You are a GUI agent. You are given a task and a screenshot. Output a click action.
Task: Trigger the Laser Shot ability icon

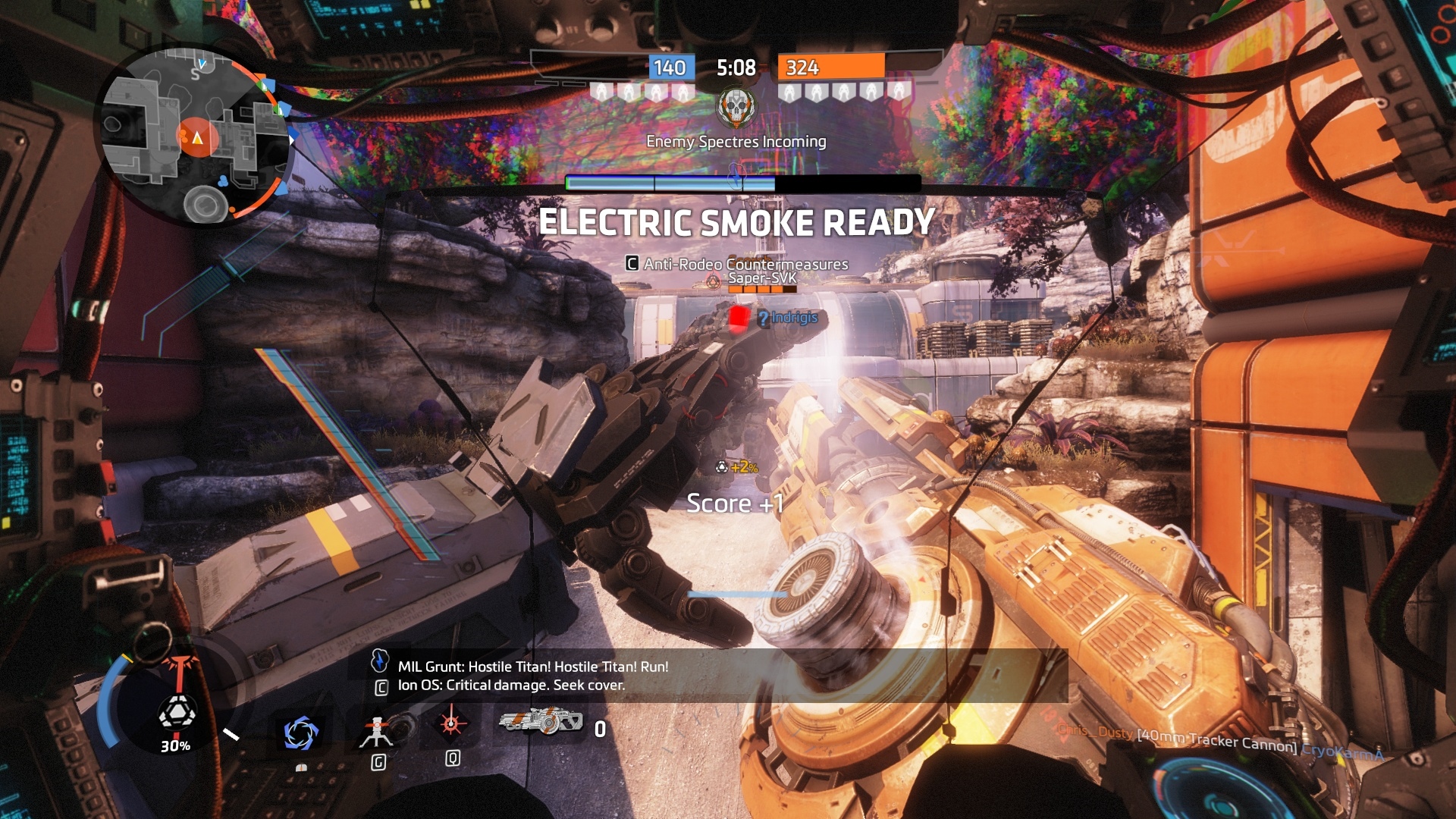click(451, 723)
